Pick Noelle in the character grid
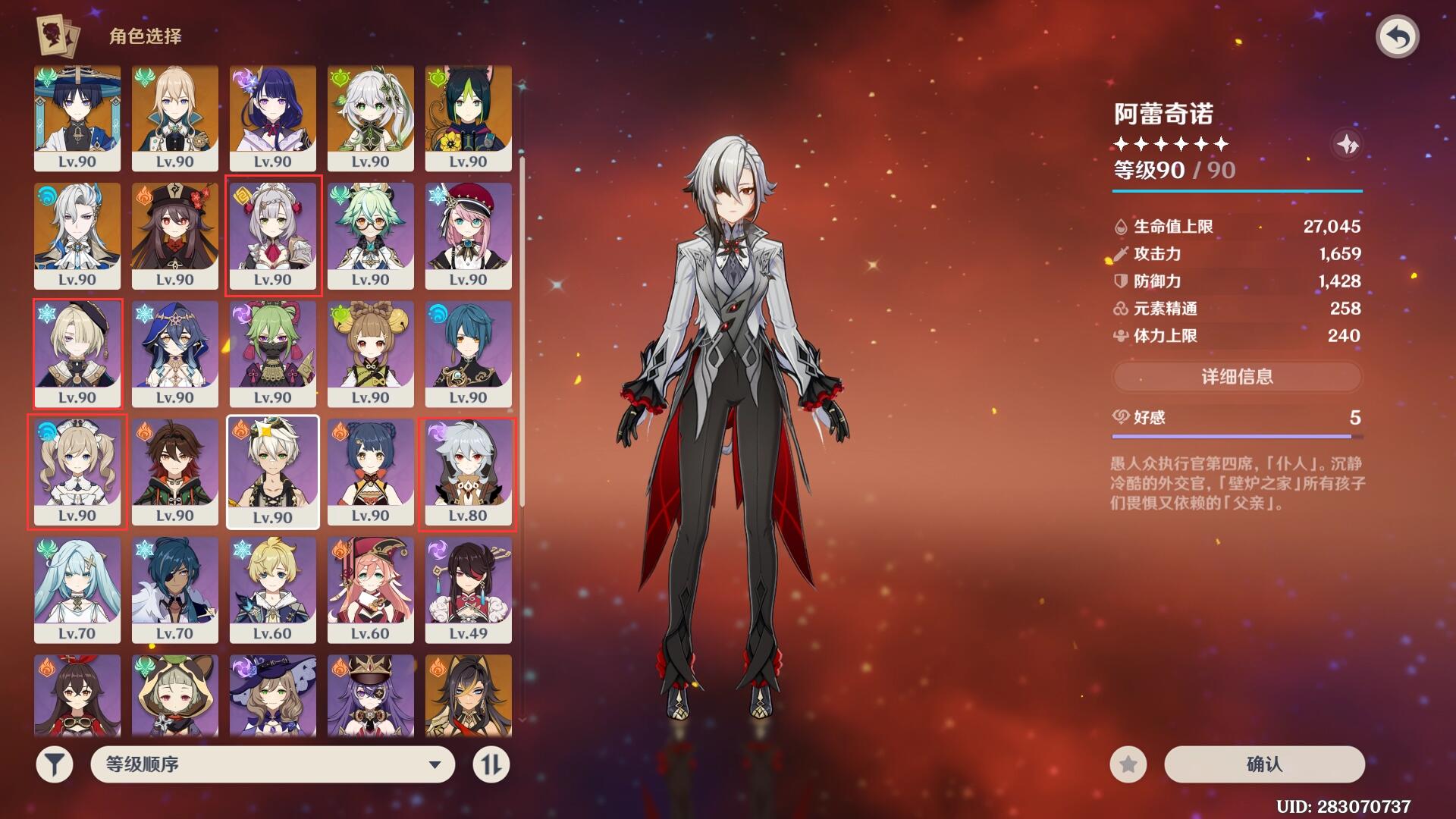 [273, 235]
